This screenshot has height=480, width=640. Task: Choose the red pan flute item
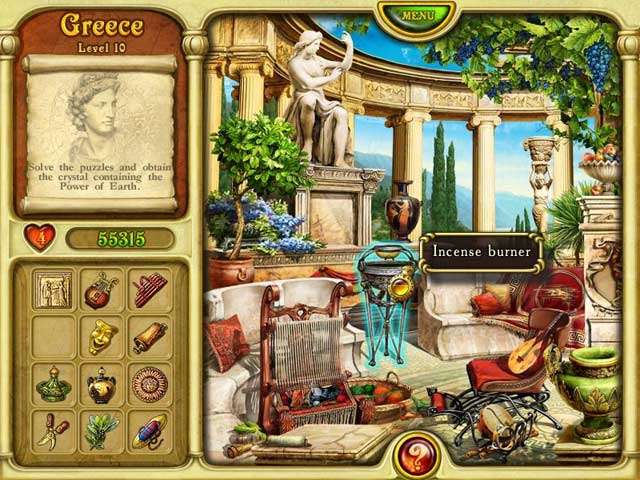[150, 290]
